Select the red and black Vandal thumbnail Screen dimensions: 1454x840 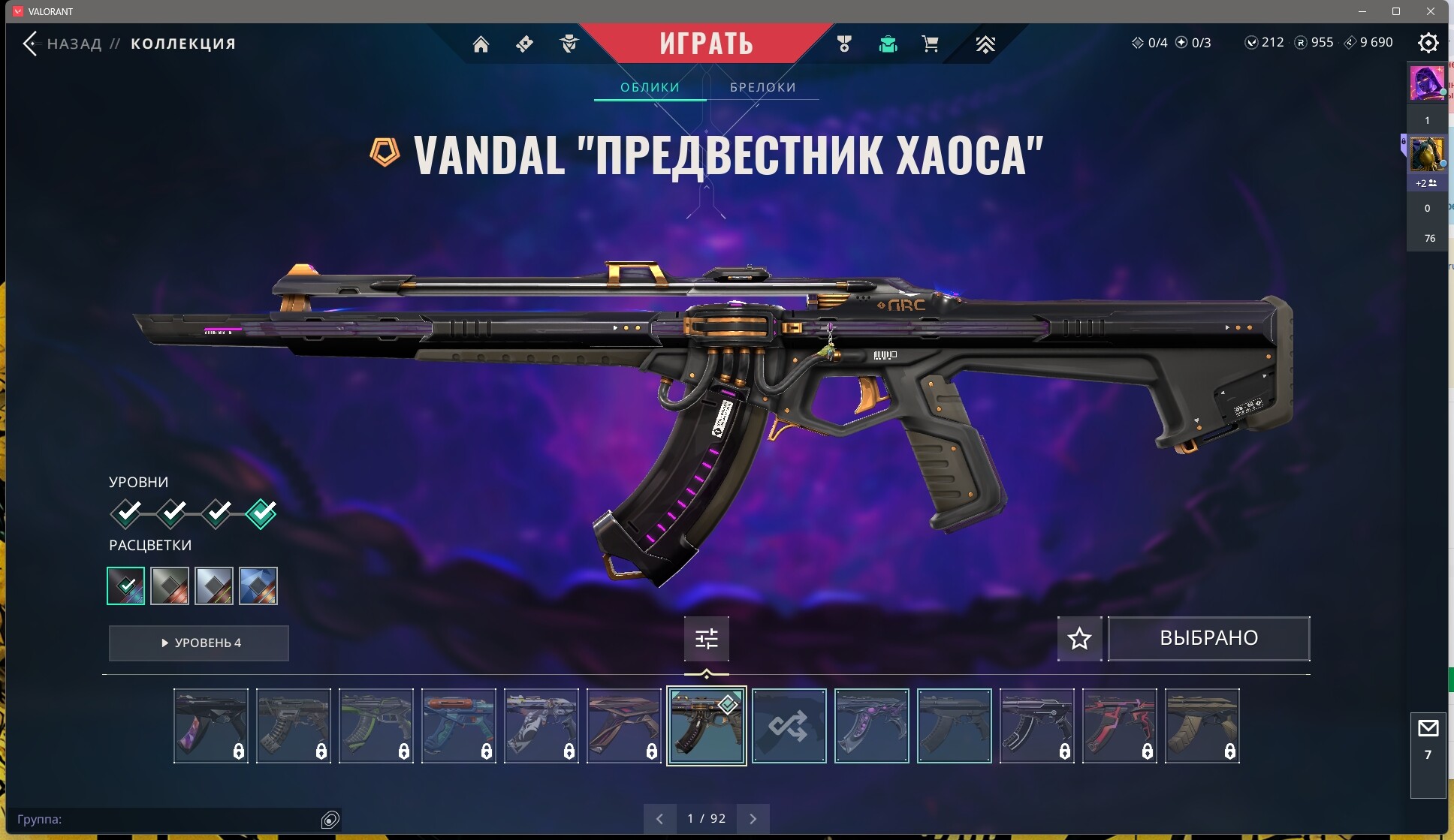click(x=1119, y=726)
